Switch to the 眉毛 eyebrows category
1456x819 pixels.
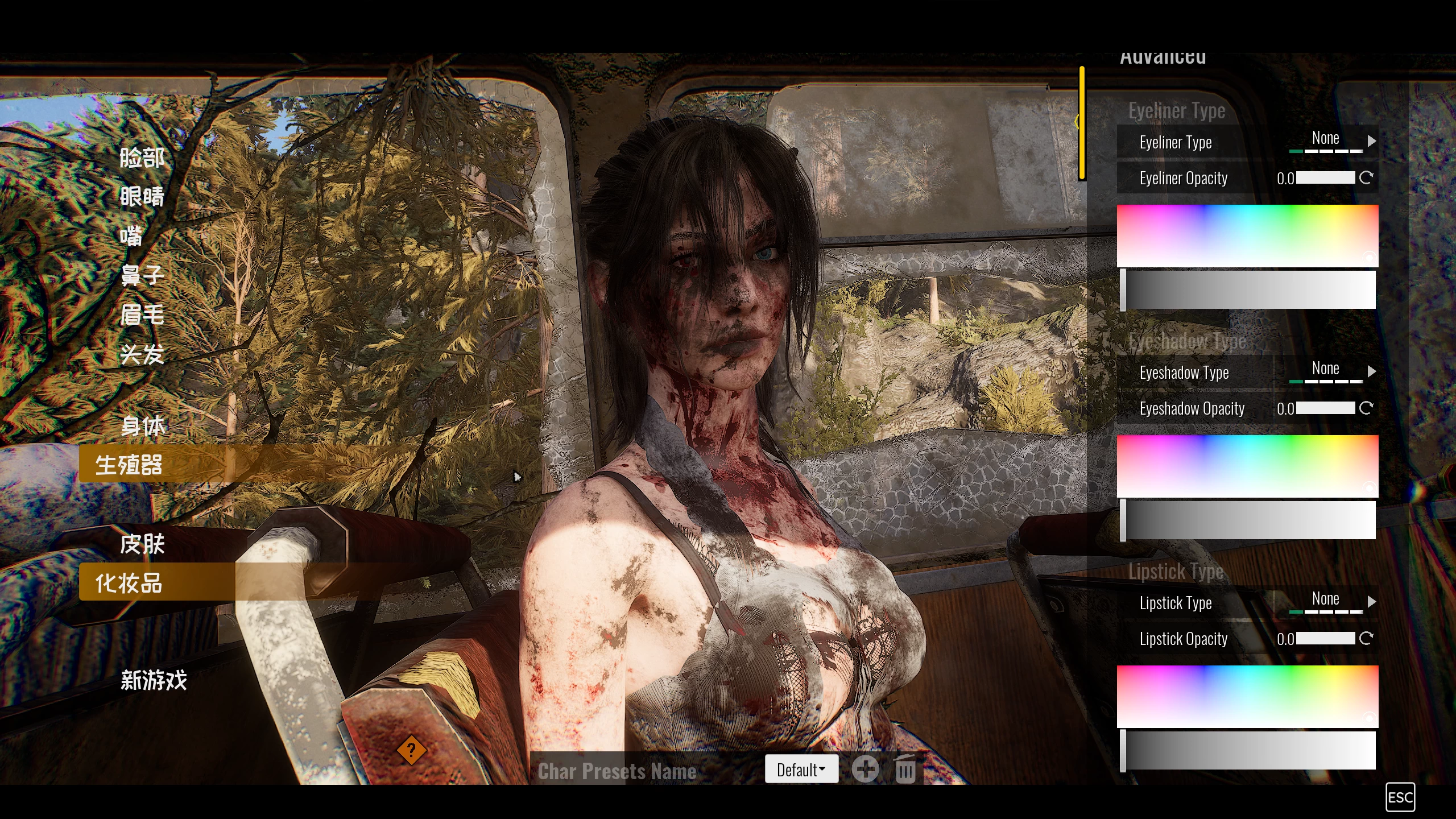142,315
